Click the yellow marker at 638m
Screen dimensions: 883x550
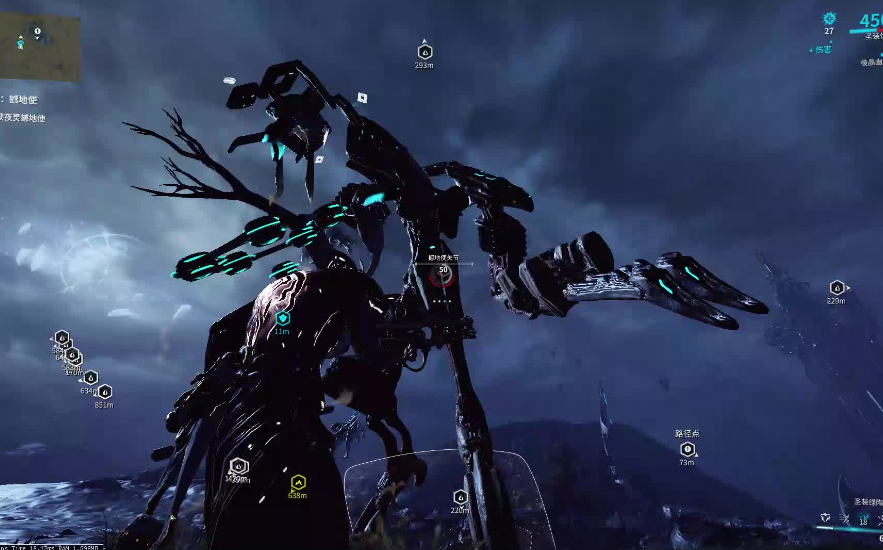(x=297, y=482)
